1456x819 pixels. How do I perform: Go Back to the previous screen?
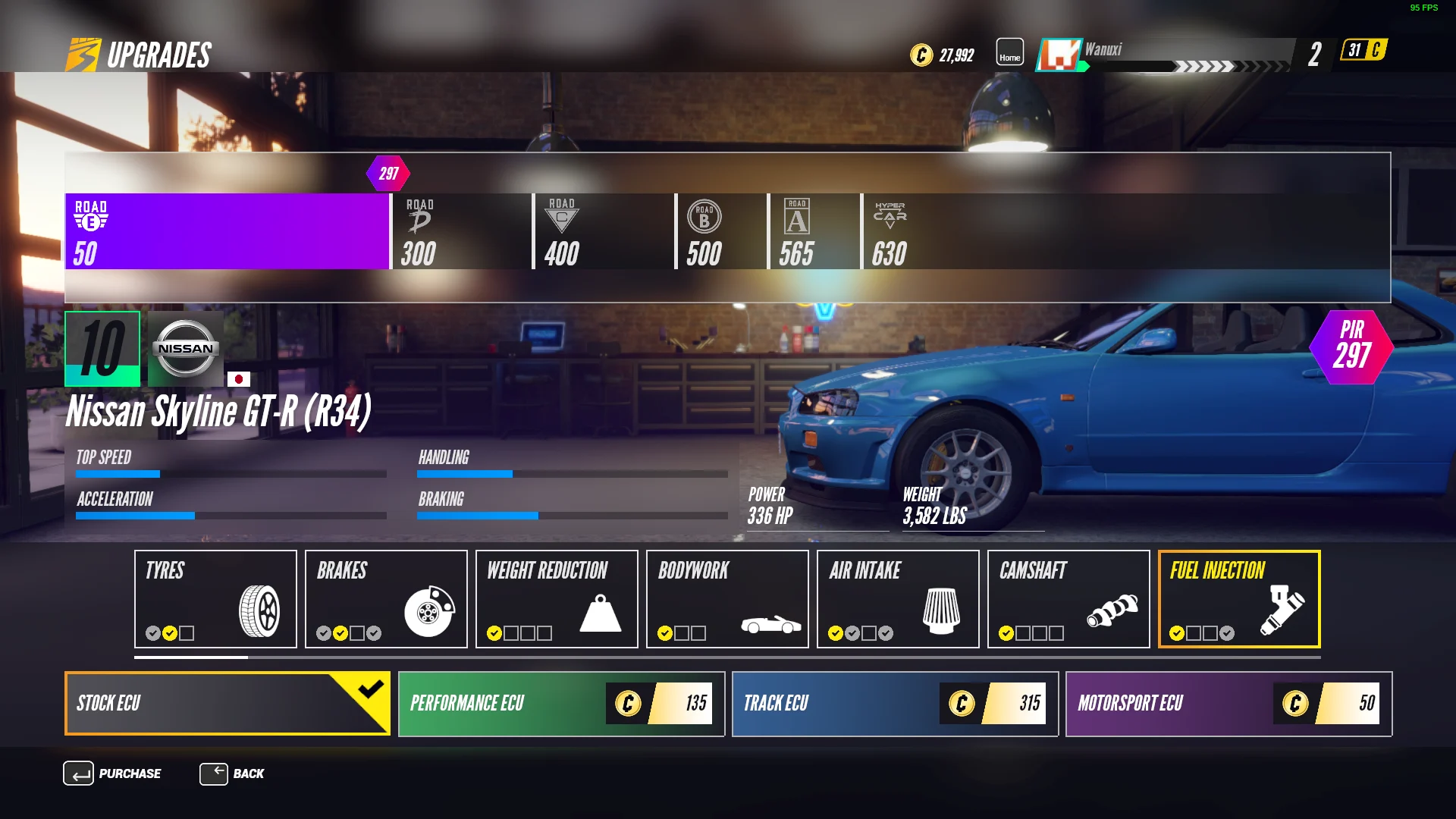[235, 773]
